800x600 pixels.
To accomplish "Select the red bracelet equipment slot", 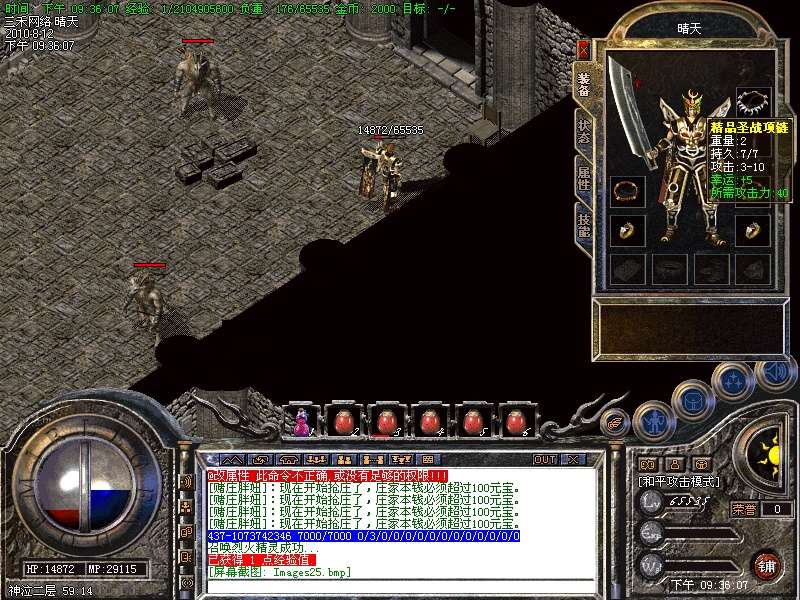I will (x=627, y=189).
